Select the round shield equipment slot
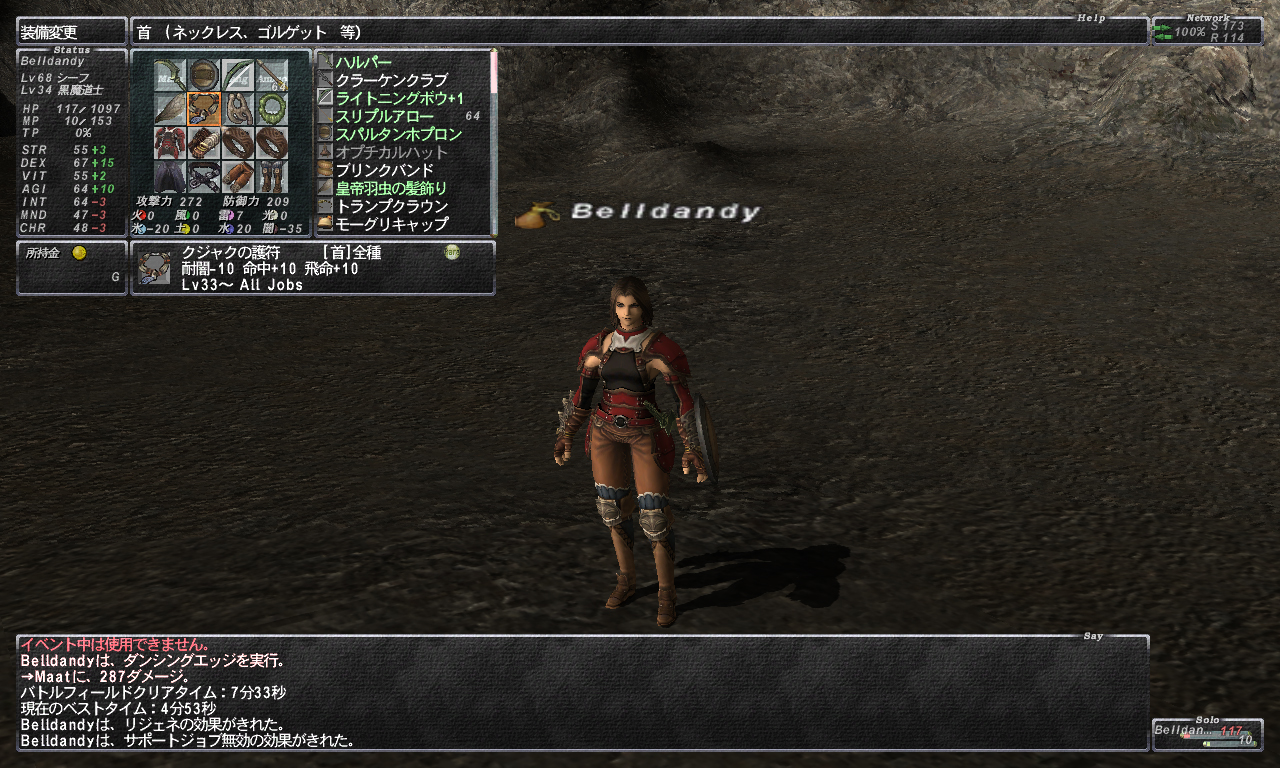The image size is (1280, 768). tap(204, 74)
